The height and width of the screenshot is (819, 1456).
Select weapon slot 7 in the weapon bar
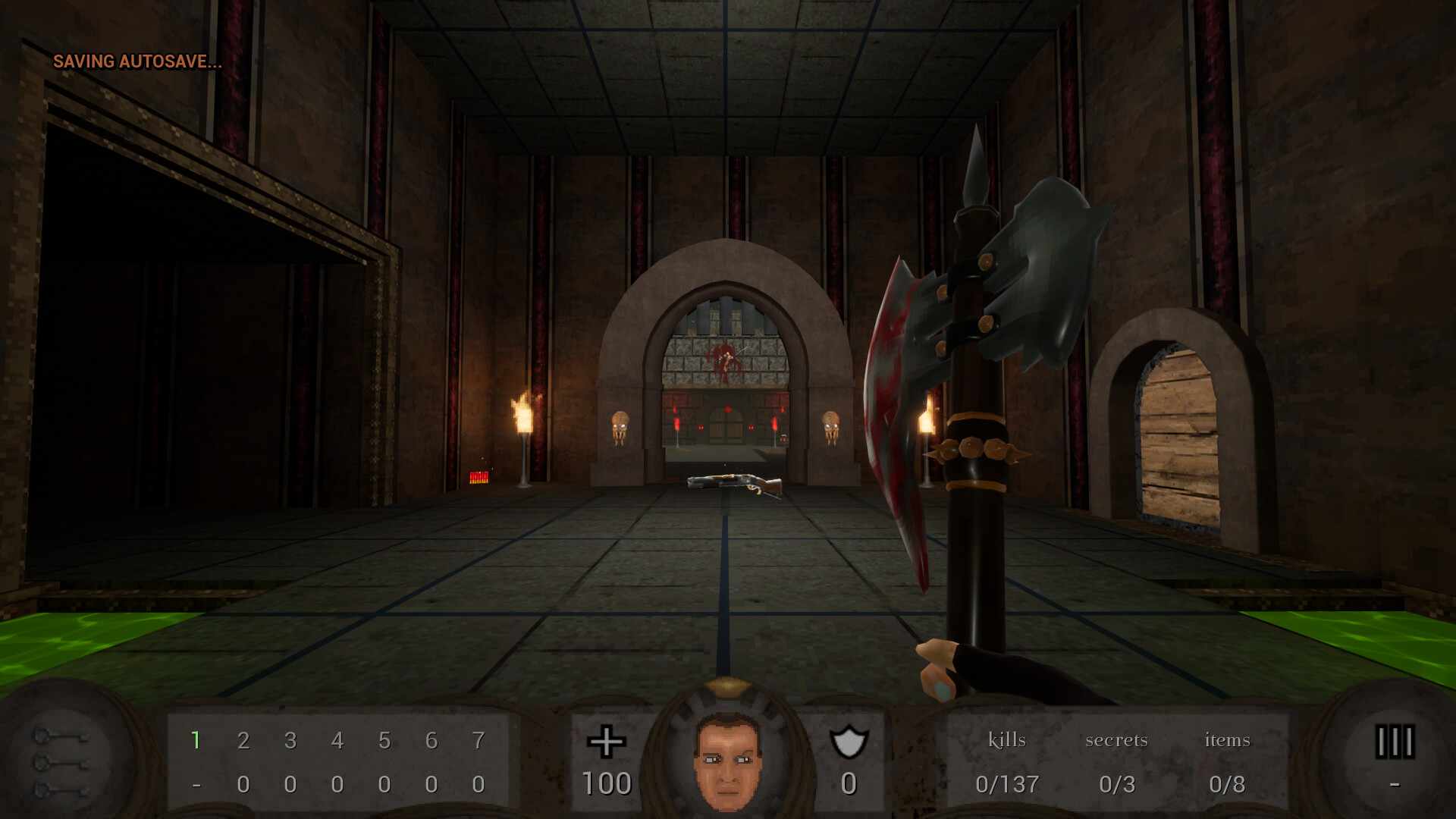coord(479,741)
